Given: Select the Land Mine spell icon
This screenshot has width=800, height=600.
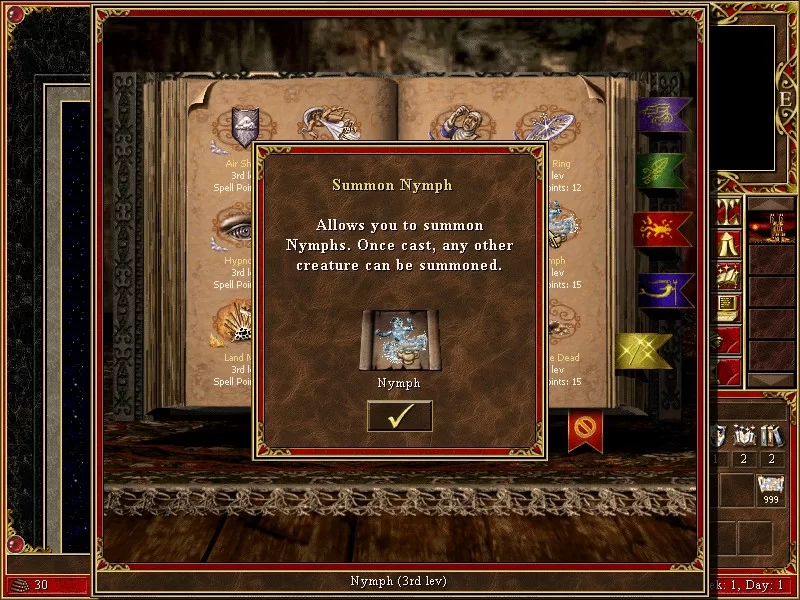Looking at the screenshot, I should 237,322.
